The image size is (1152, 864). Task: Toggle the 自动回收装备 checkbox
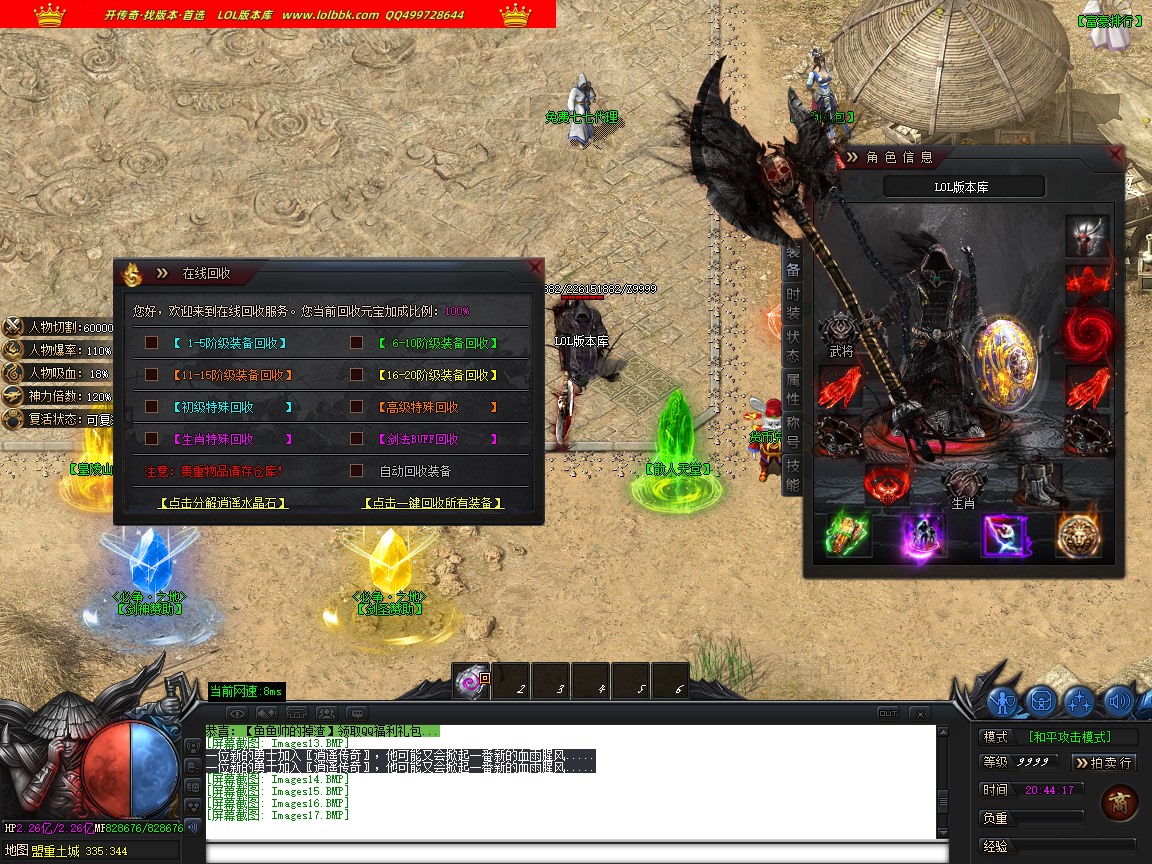click(356, 471)
